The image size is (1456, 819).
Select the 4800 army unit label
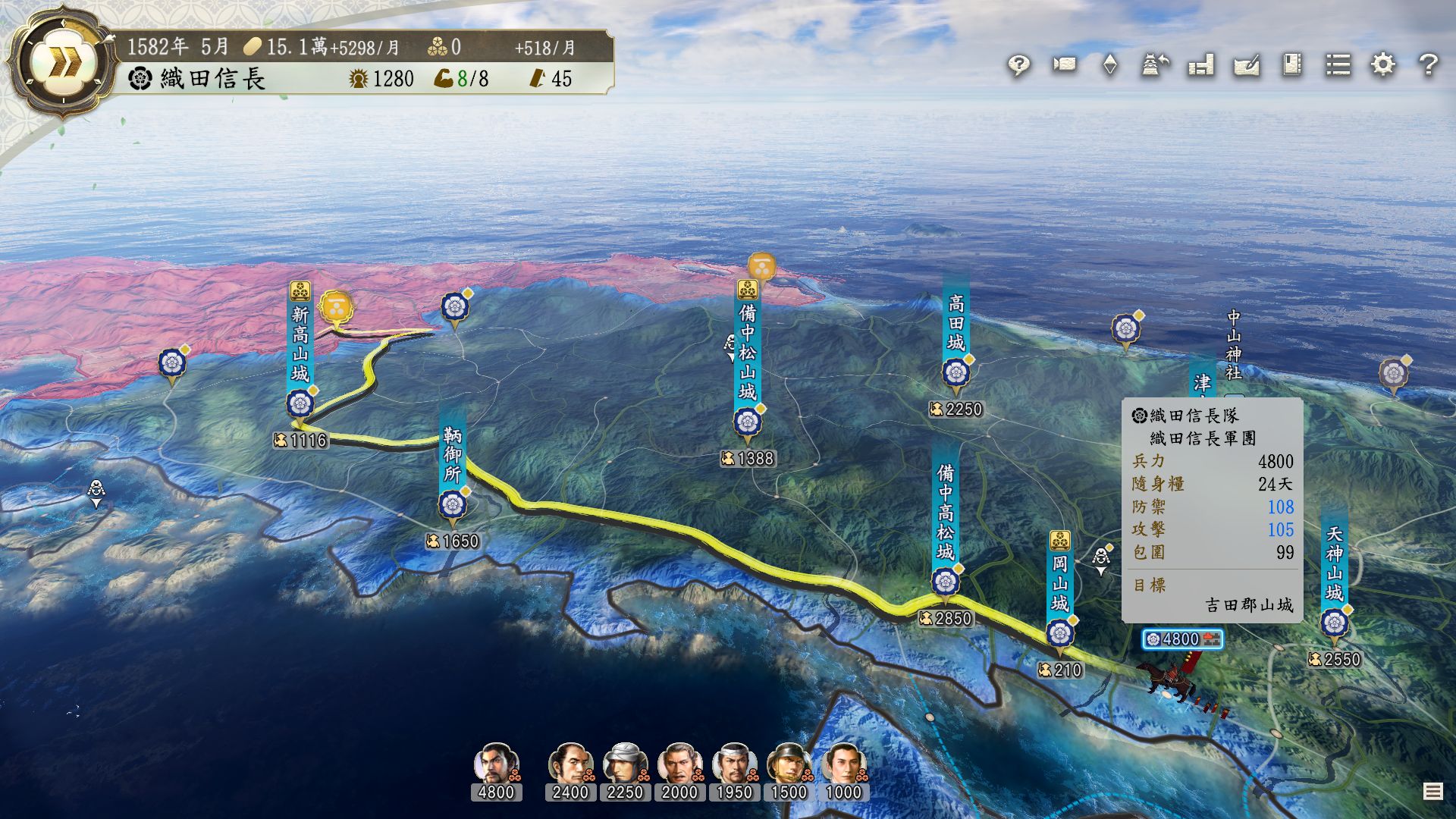click(1182, 639)
